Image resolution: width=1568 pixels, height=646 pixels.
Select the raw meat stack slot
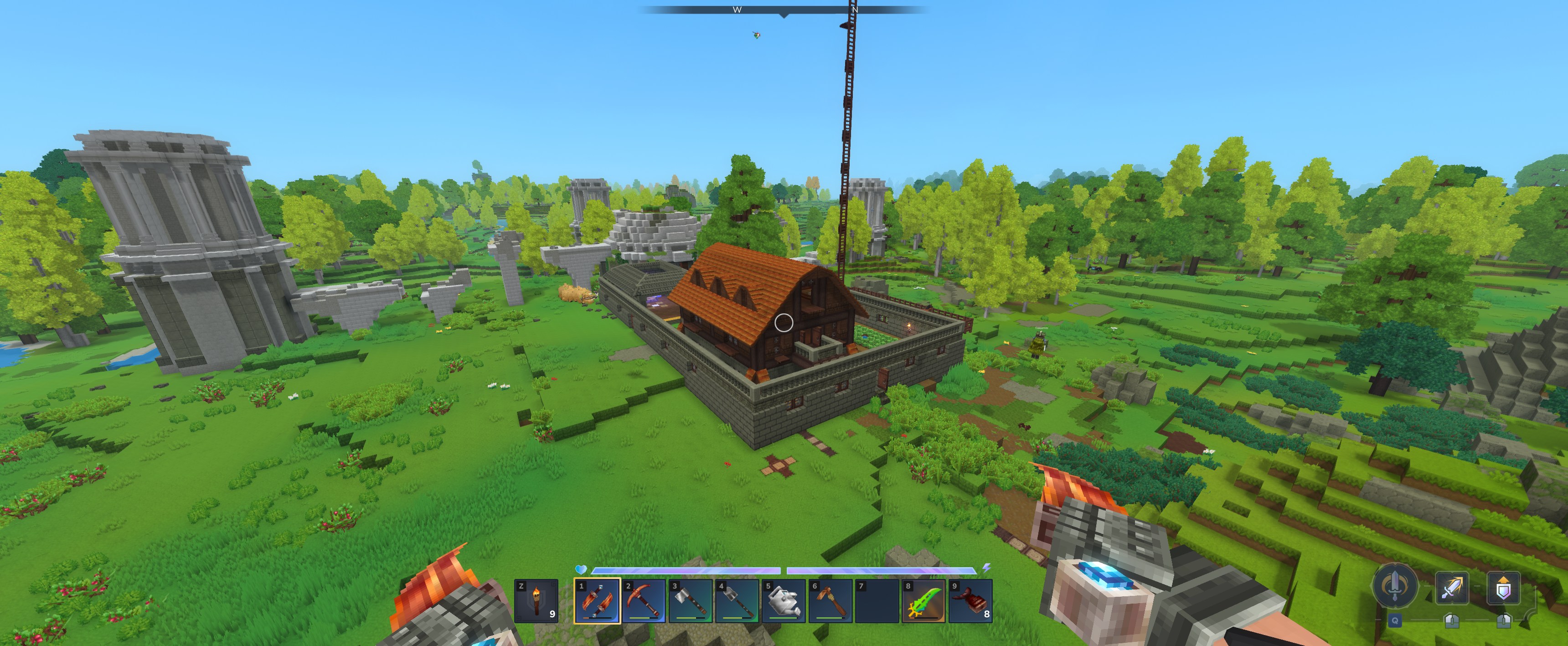pyautogui.click(x=971, y=601)
